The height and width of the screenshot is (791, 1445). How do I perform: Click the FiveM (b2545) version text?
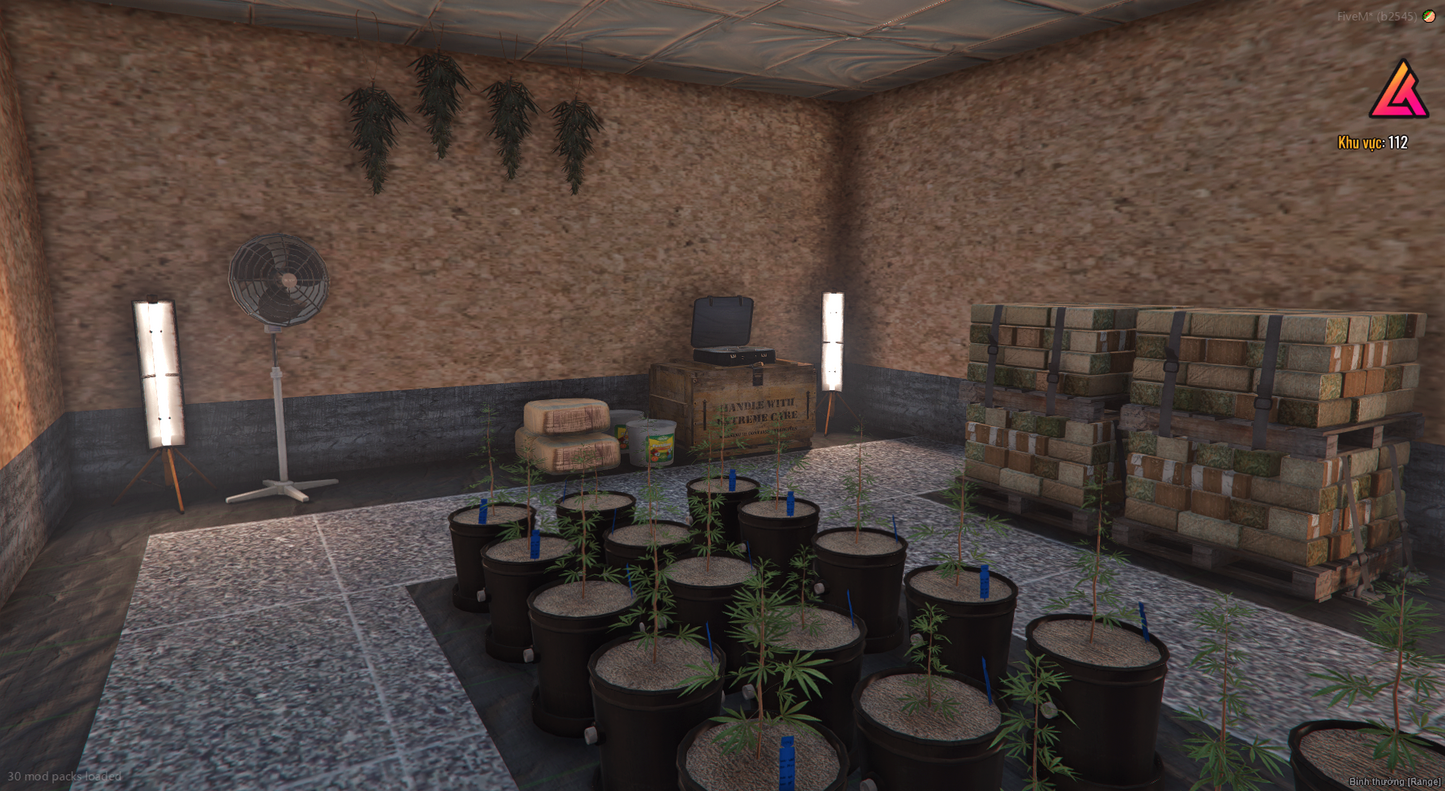click(1377, 15)
